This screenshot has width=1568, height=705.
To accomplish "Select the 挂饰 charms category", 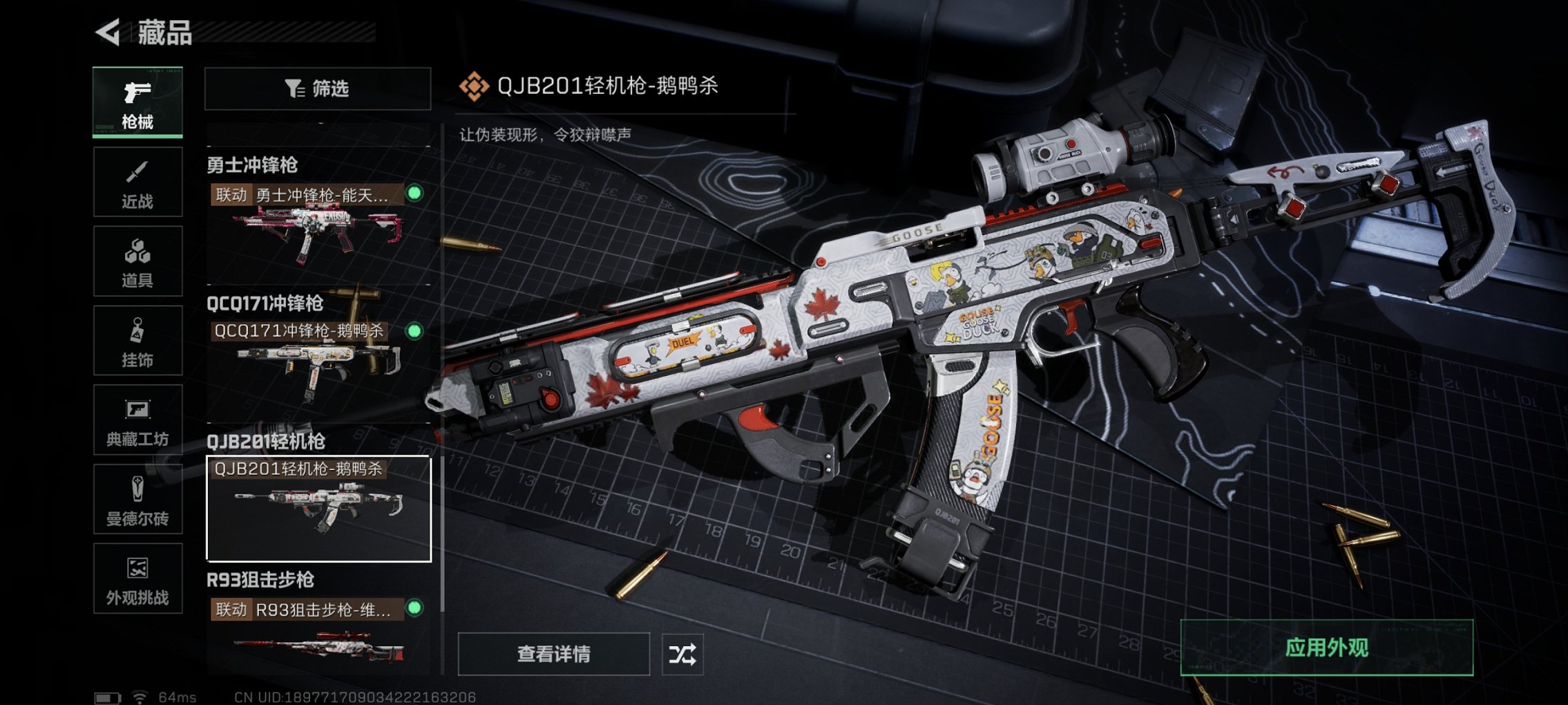I will [x=137, y=339].
